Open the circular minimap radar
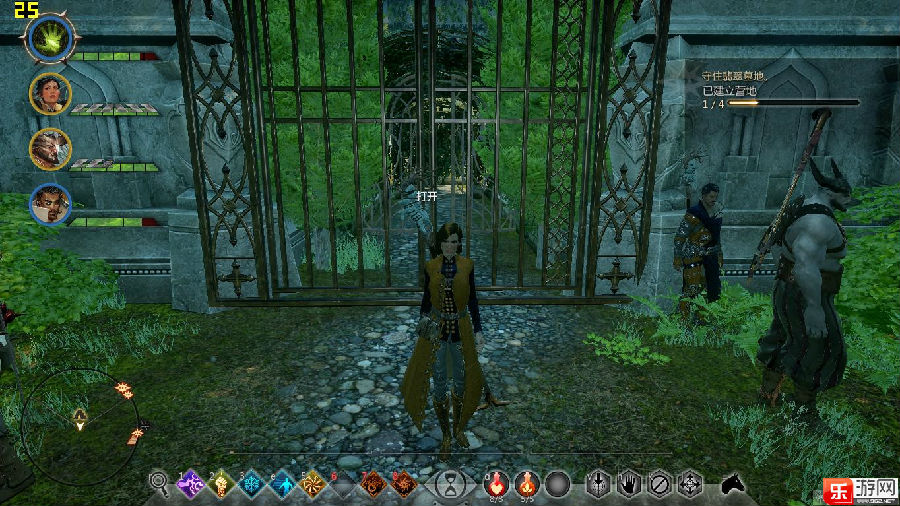The image size is (900, 506). [80, 415]
